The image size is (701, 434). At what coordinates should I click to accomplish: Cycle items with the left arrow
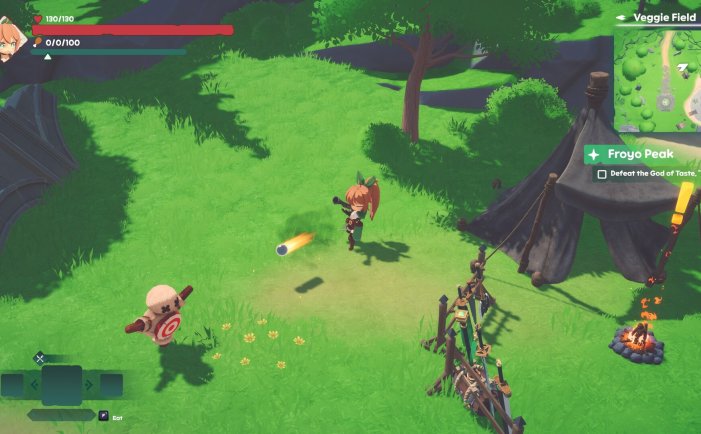[x=33, y=385]
